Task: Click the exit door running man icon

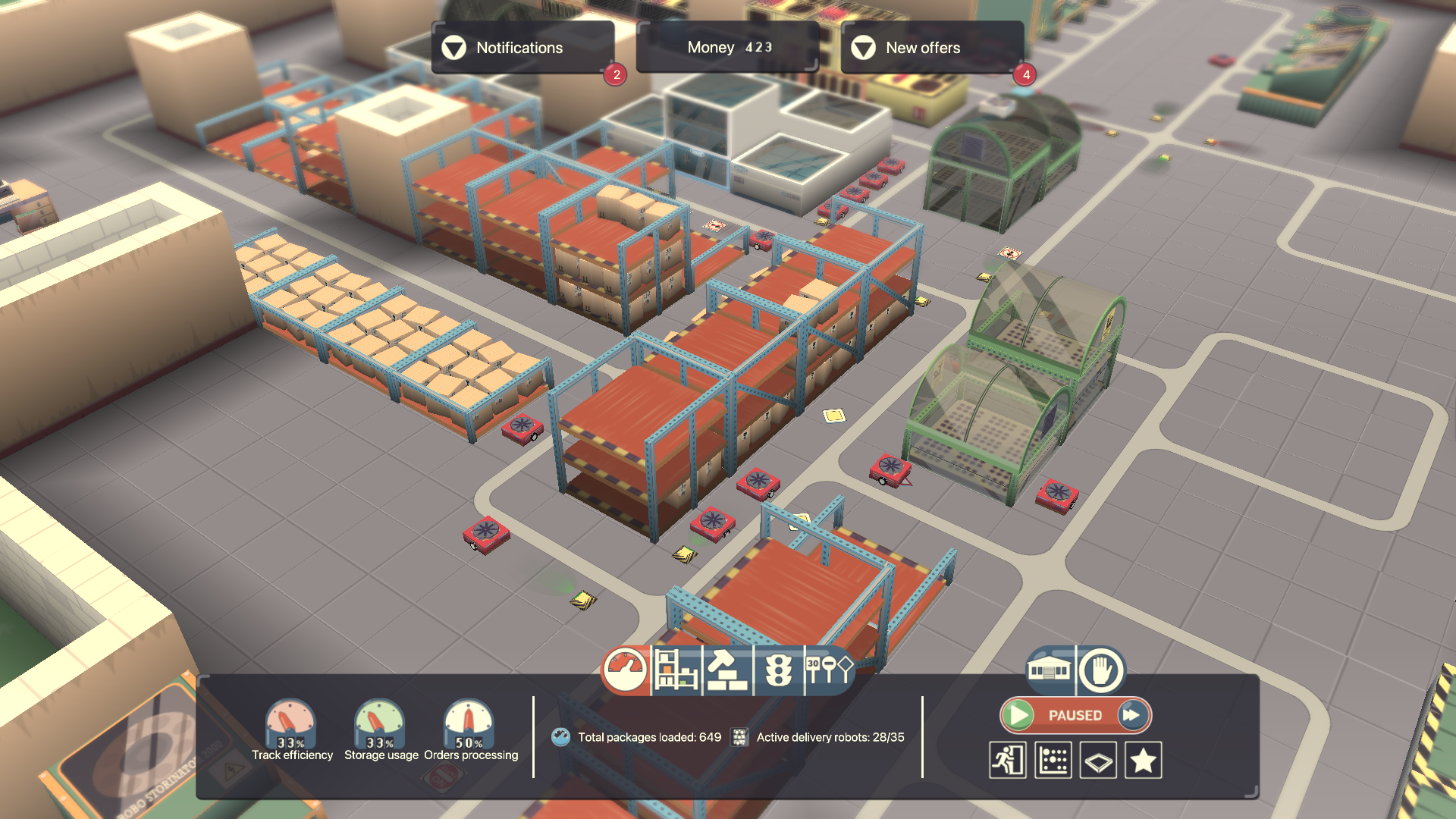Action: [x=1008, y=760]
